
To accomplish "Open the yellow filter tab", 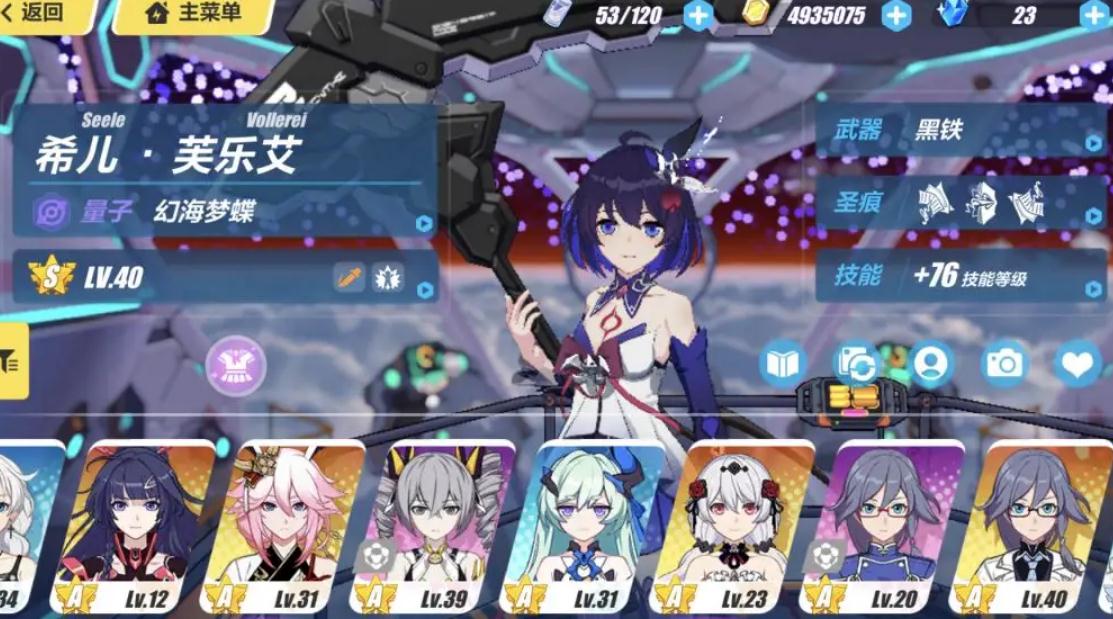I will (13, 361).
